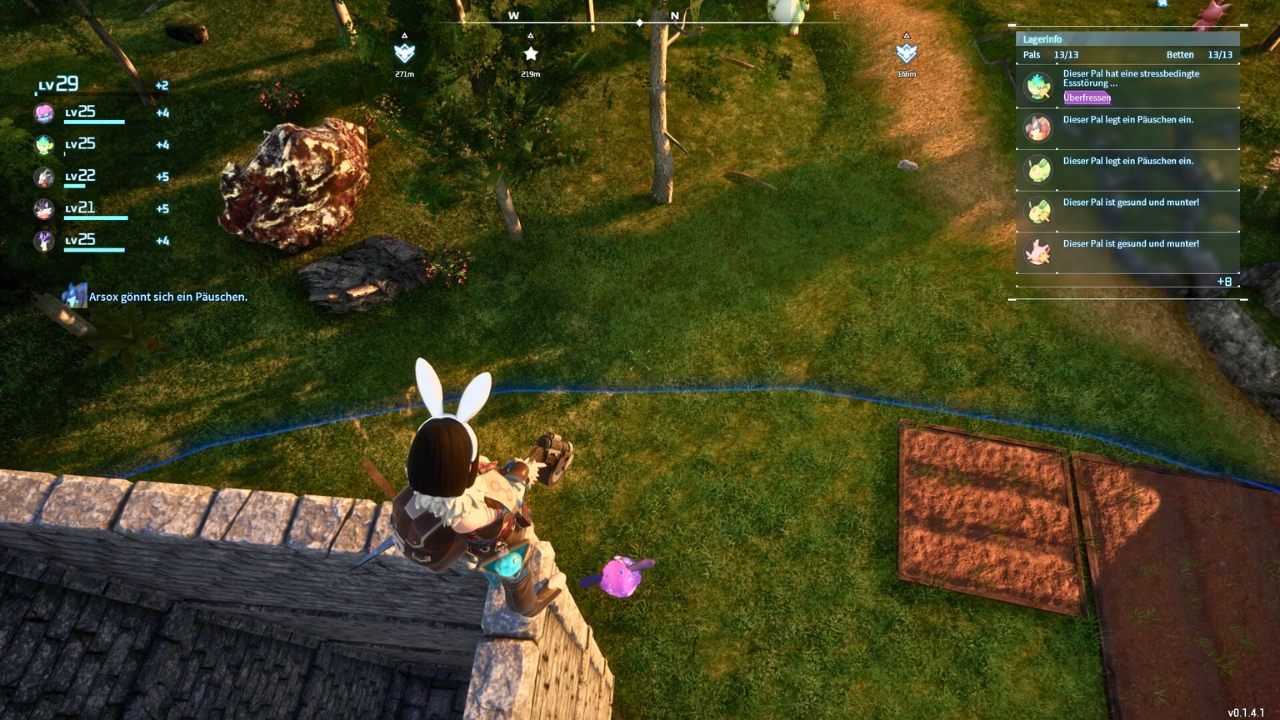Click the compass waypoint marker showing 271m
The width and height of the screenshot is (1280, 720).
[x=404, y=53]
